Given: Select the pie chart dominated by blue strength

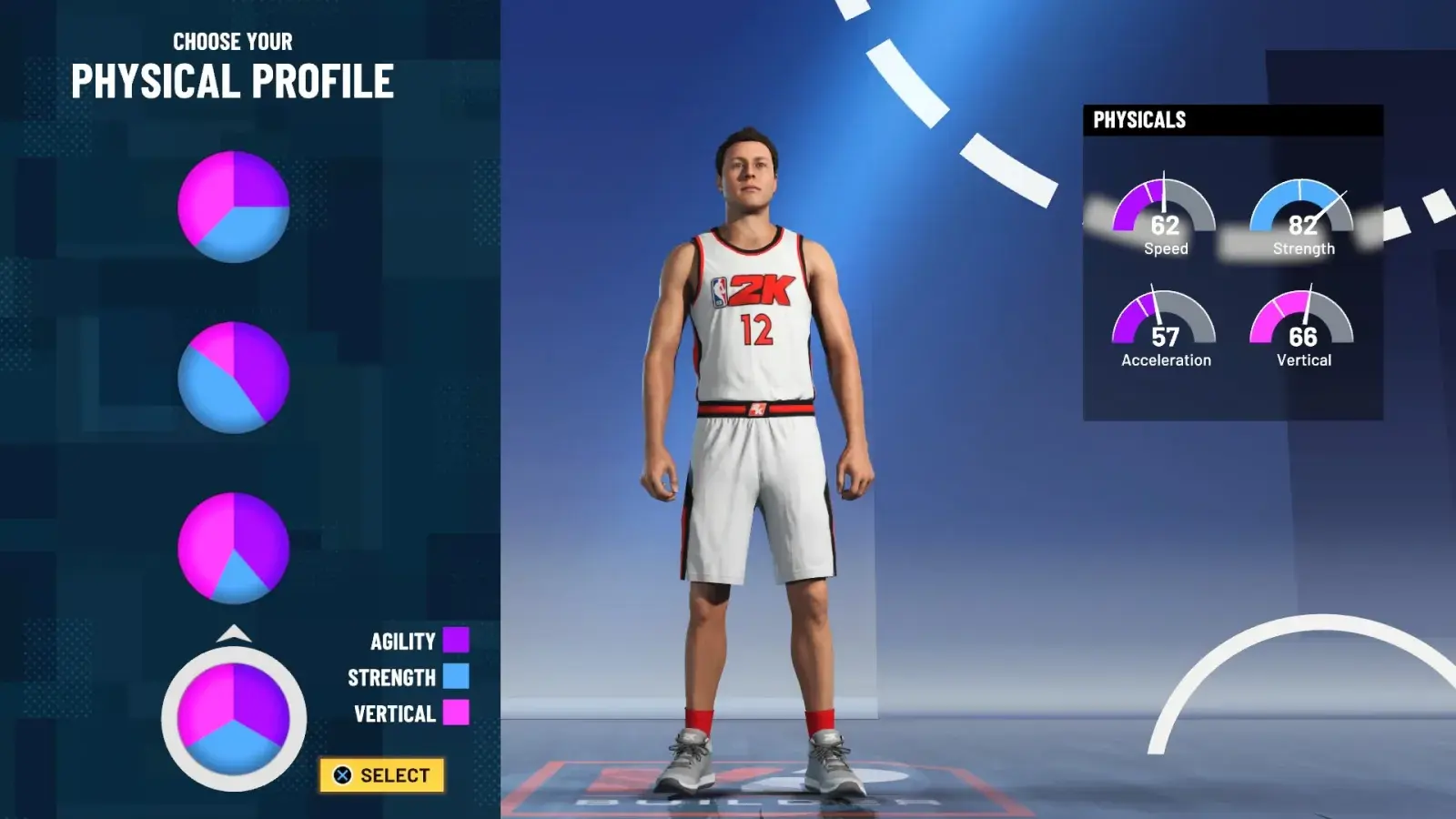Looking at the screenshot, I should 234,377.
